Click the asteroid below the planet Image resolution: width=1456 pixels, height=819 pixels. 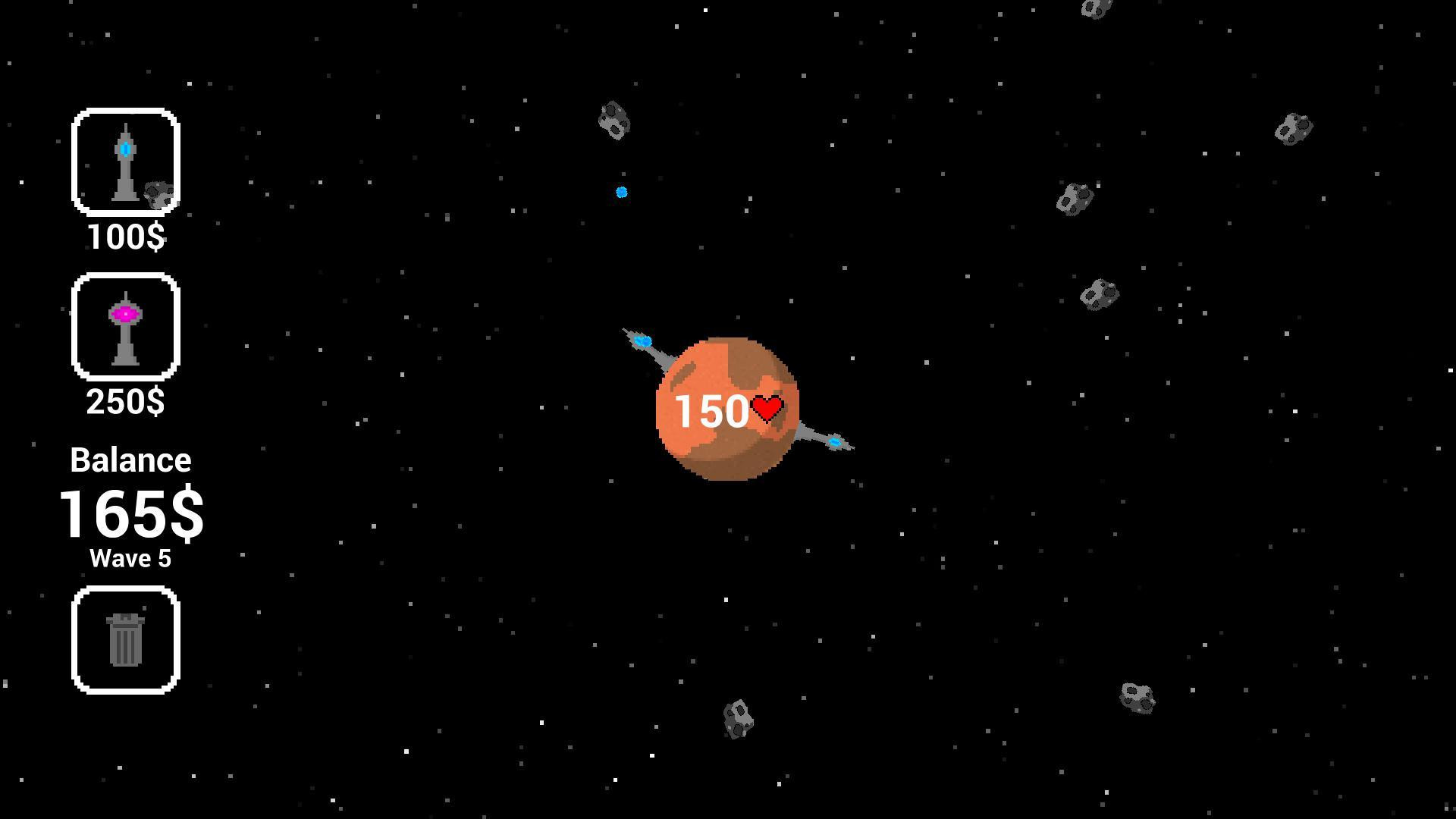coord(739,717)
